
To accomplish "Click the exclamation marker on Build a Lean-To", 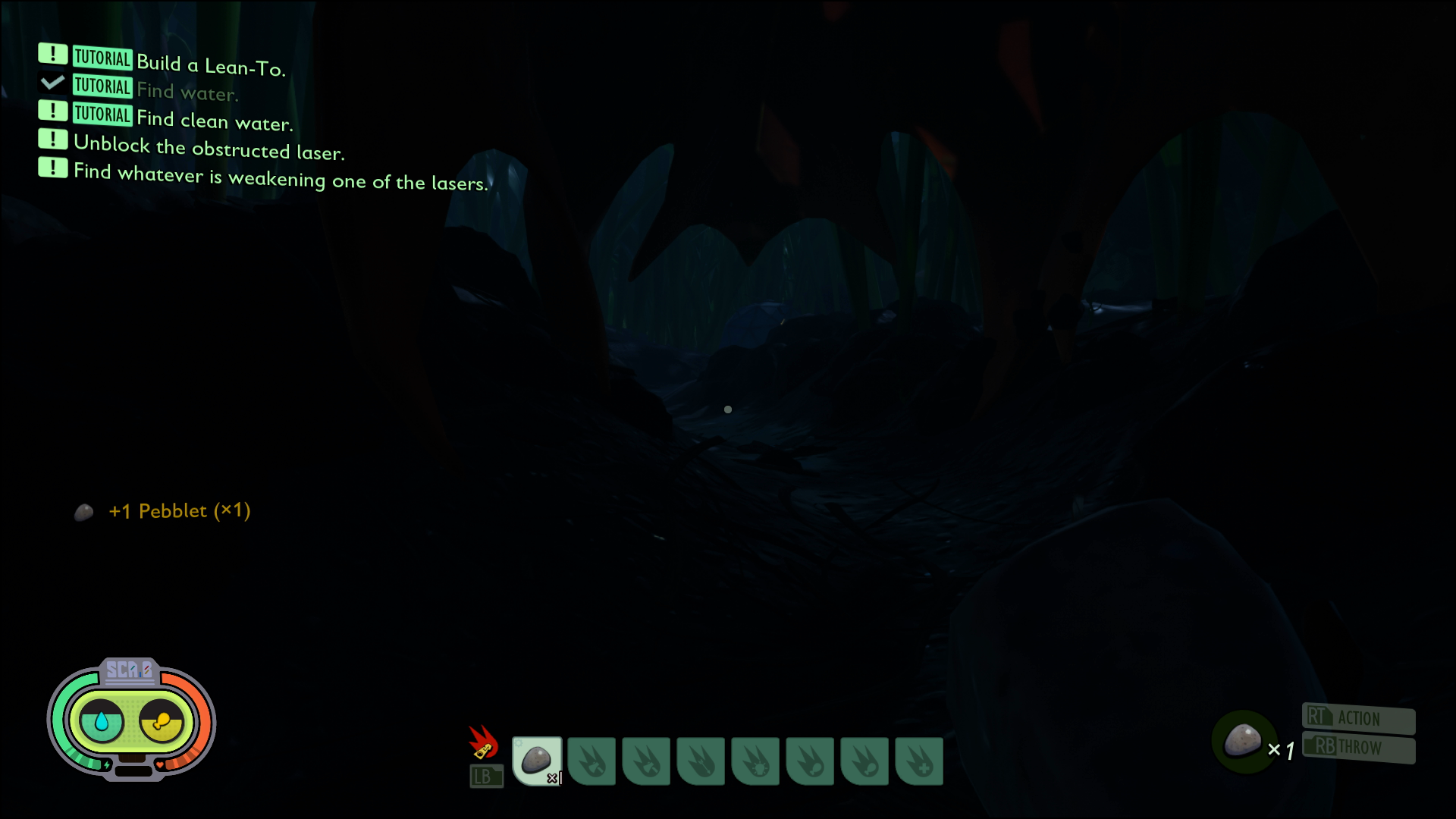I will [x=52, y=54].
